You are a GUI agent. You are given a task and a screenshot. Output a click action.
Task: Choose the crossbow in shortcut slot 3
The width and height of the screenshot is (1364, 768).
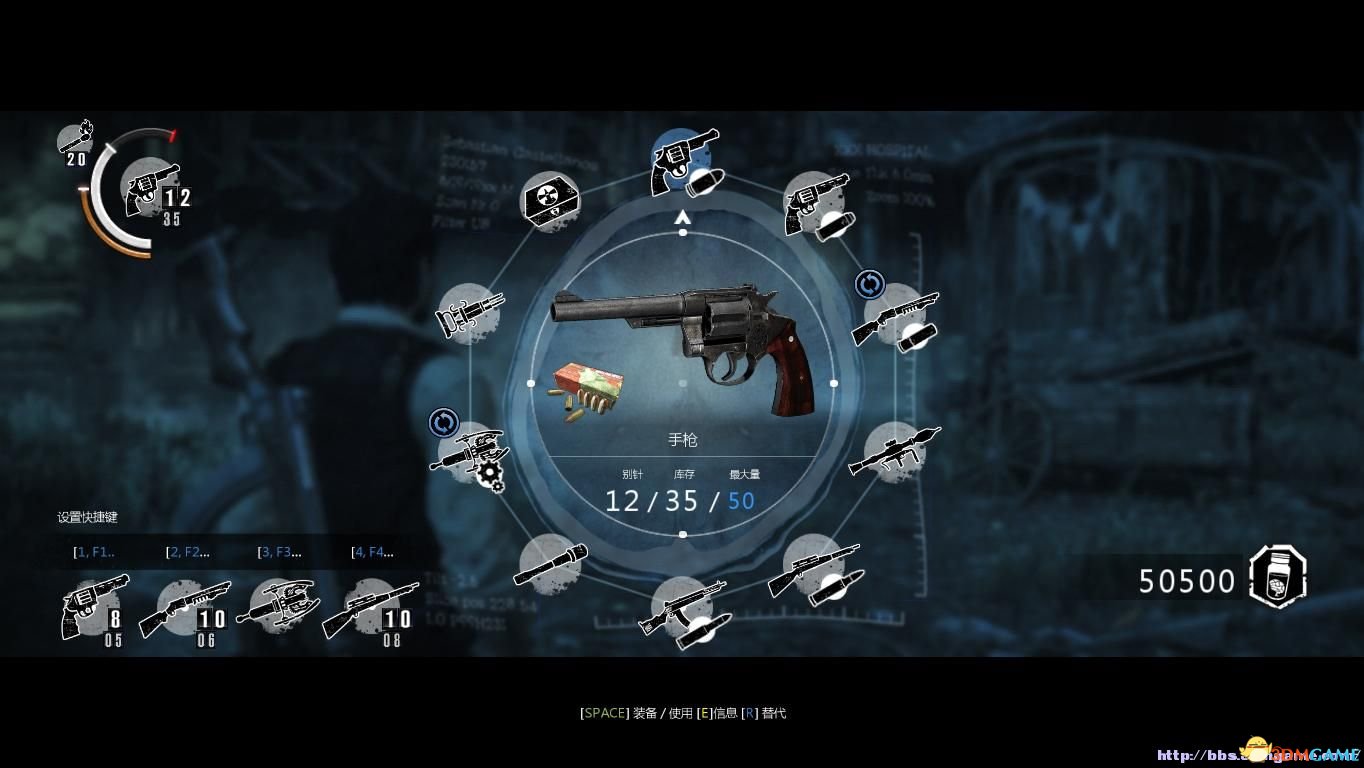coord(277,605)
